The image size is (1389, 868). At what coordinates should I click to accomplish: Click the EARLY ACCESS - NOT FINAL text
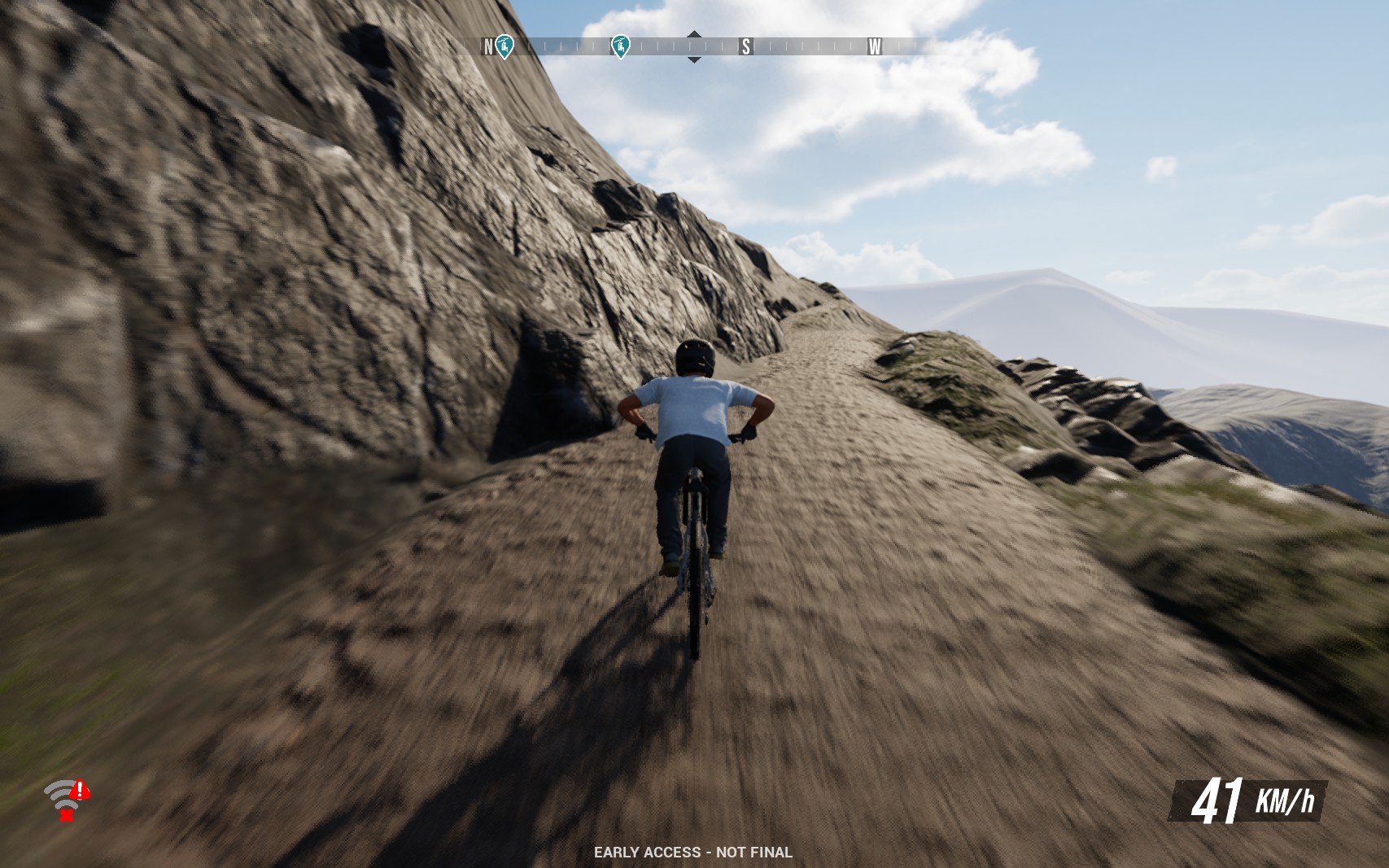point(694,852)
